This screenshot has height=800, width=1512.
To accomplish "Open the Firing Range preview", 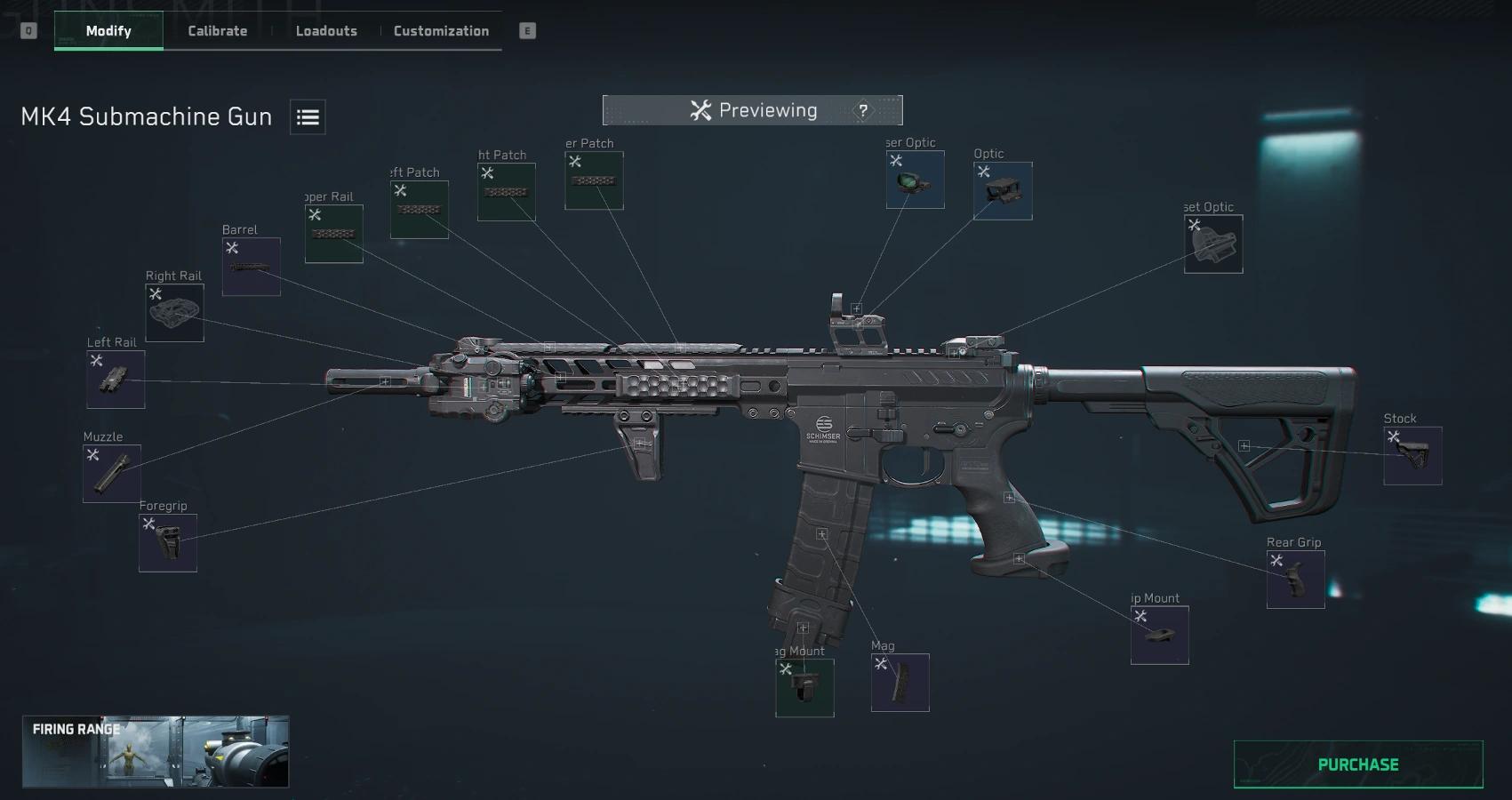I will [x=155, y=751].
